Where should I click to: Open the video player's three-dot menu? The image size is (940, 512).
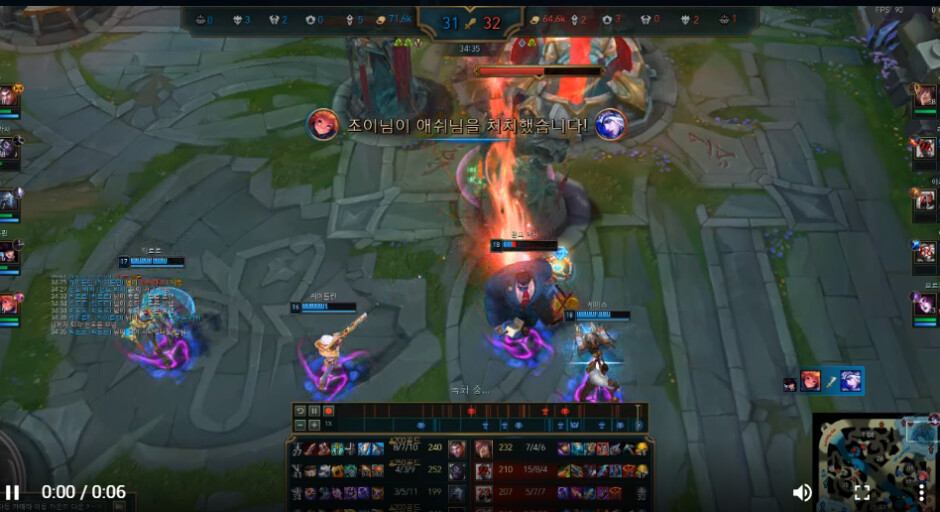tap(921, 492)
